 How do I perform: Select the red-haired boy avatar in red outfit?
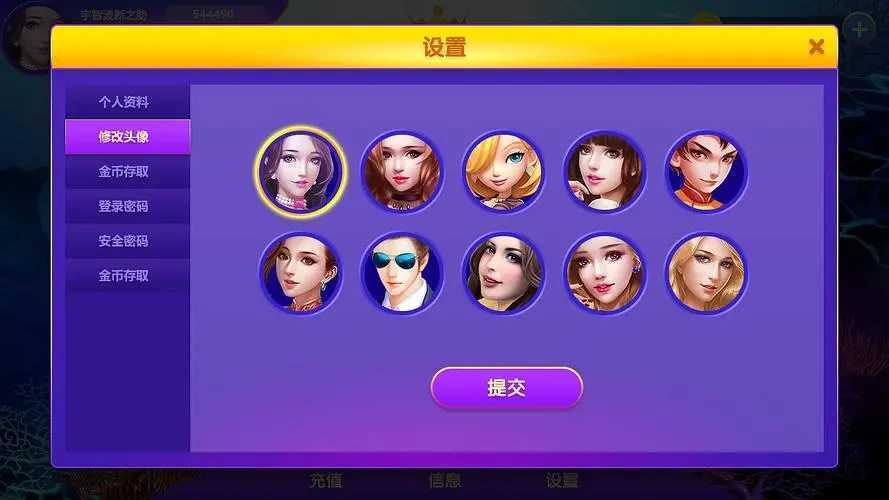[x=706, y=172]
